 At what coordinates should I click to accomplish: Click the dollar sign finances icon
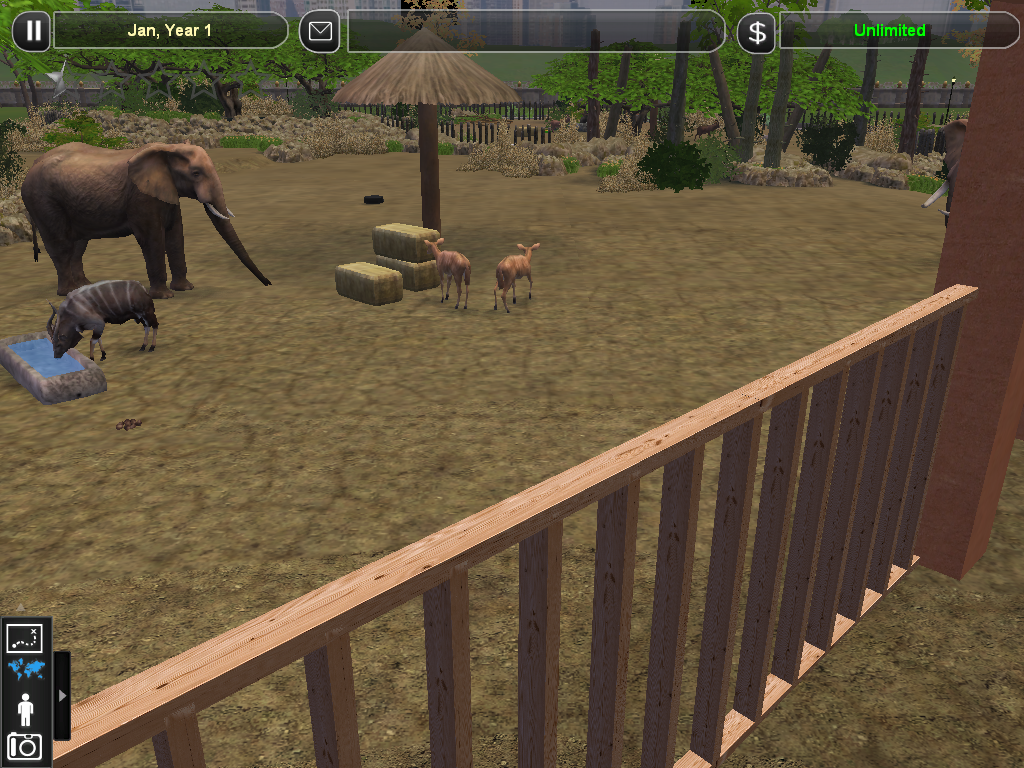757,32
